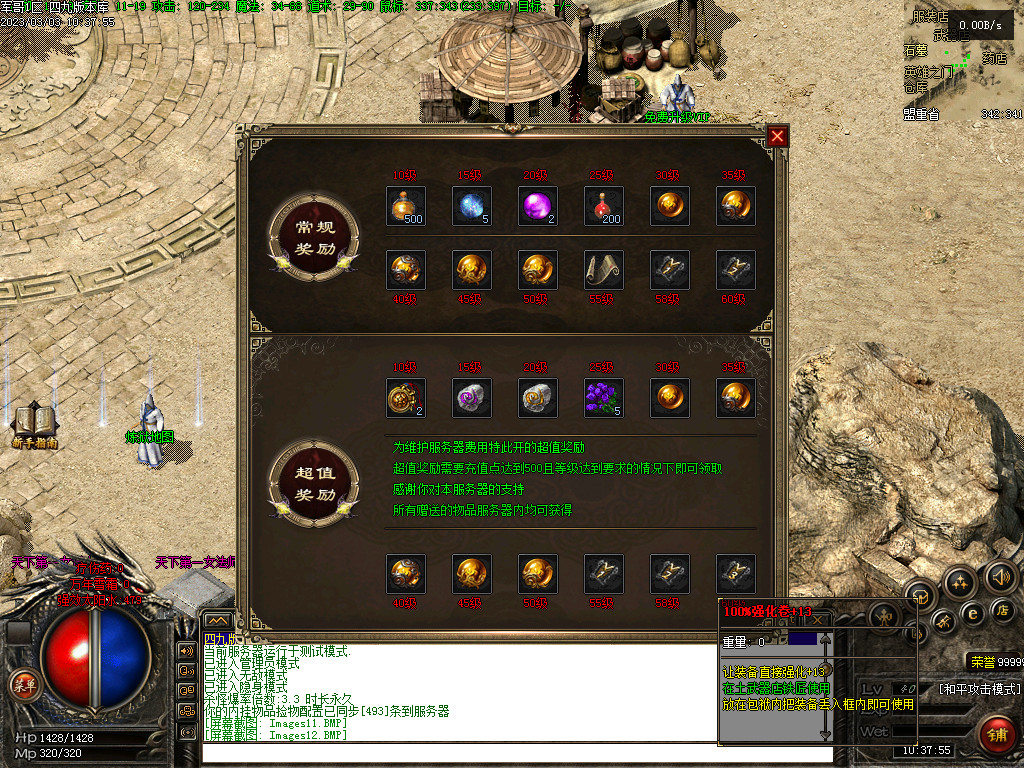1024x768 pixels.
Task: Choose the level 55 scroll reward in regular rewards
Action: coord(604,270)
